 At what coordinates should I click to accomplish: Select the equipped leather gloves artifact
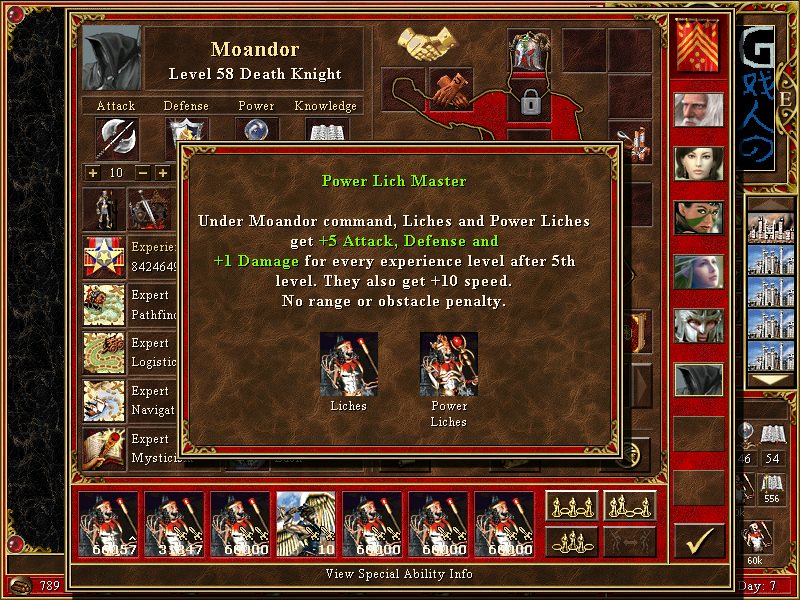(451, 88)
